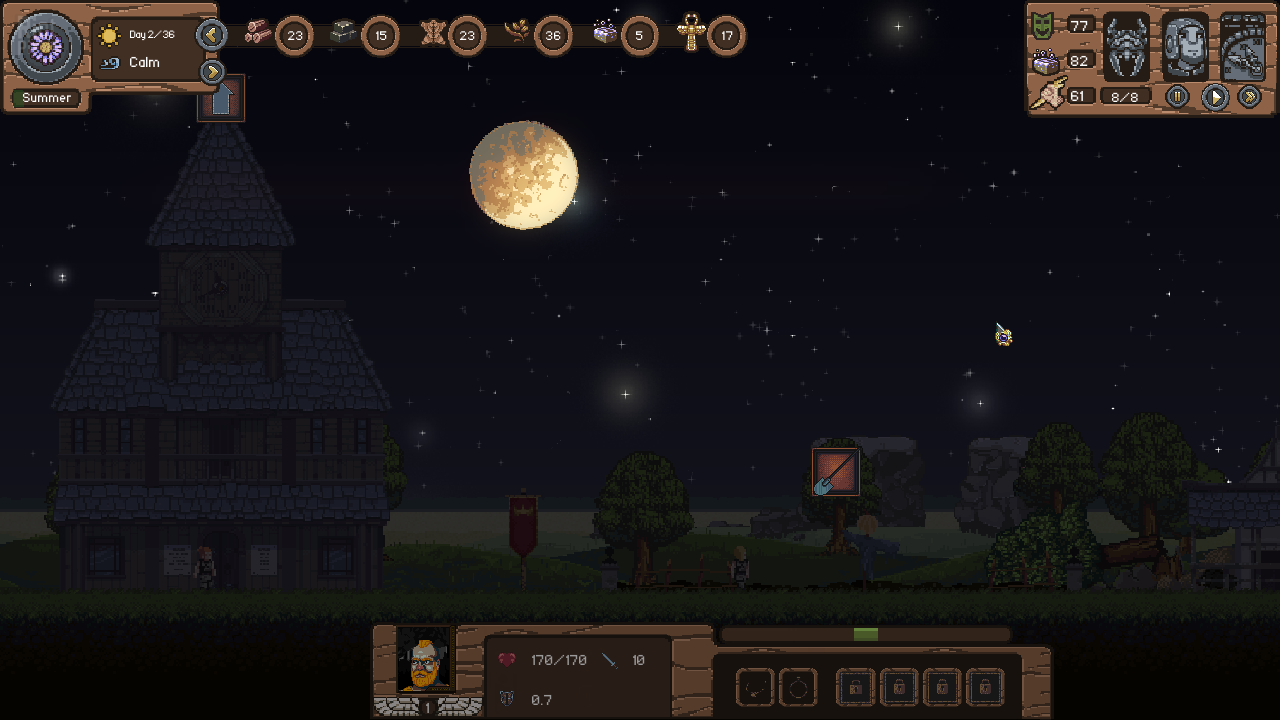Select the horned beetle card
Viewport: 1280px width, 720px height.
1126,46
